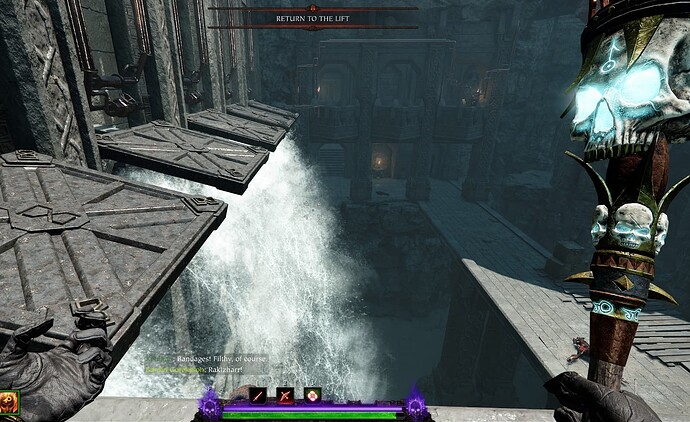Select the healing bandage item slot
The width and height of the screenshot is (690, 422).
(313, 396)
